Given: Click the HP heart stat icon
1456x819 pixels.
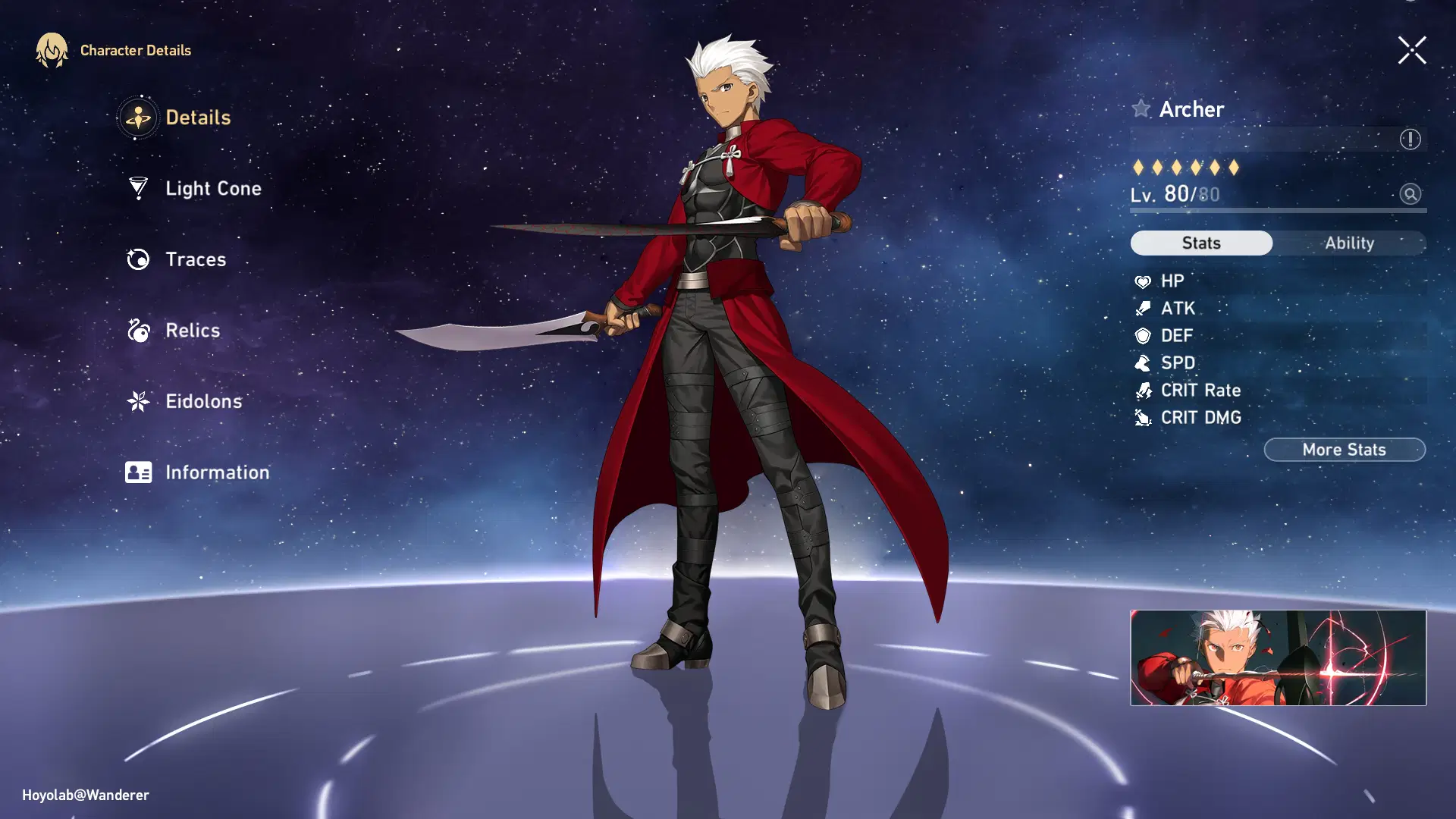Looking at the screenshot, I should (x=1142, y=281).
